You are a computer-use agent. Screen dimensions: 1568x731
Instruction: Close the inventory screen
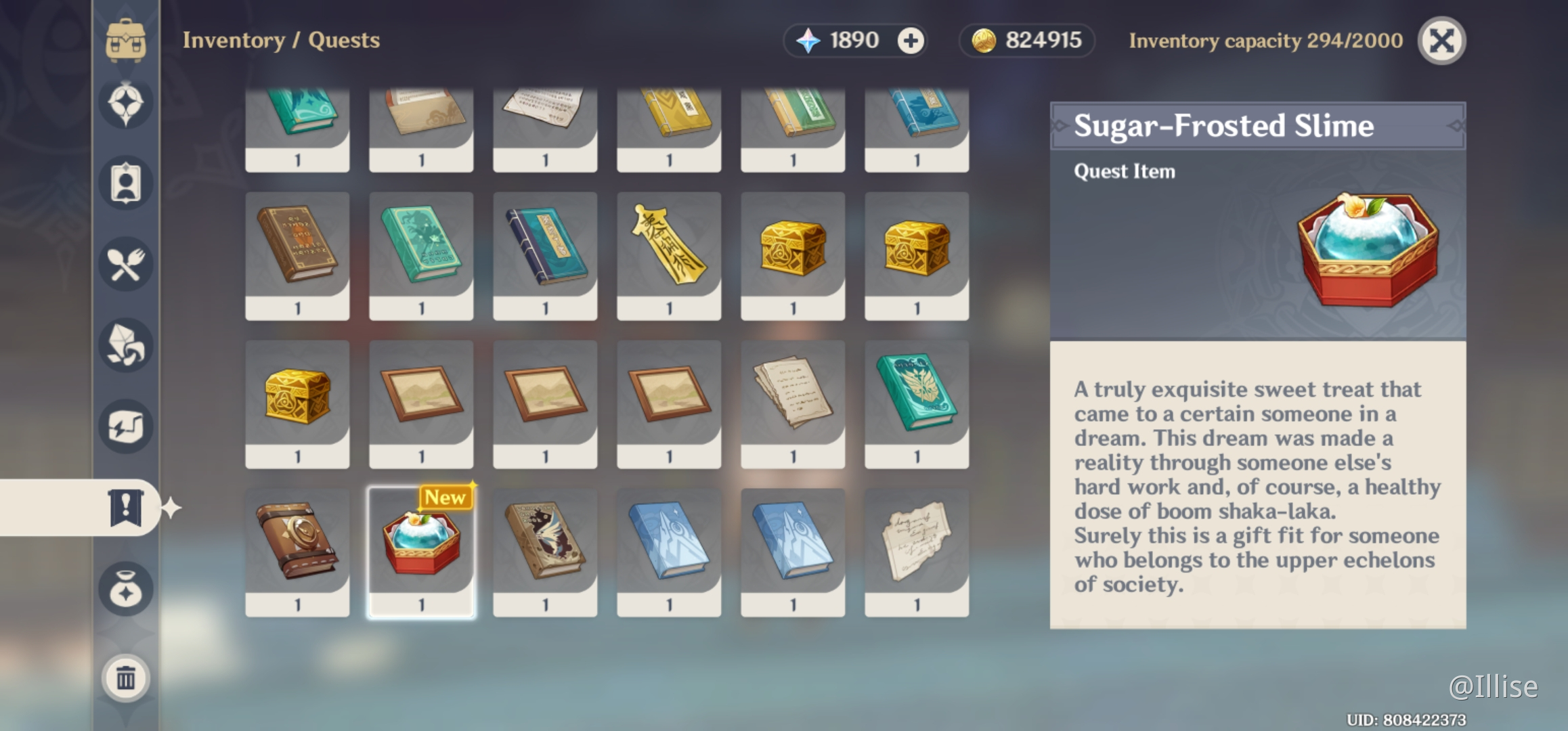coord(1441,41)
